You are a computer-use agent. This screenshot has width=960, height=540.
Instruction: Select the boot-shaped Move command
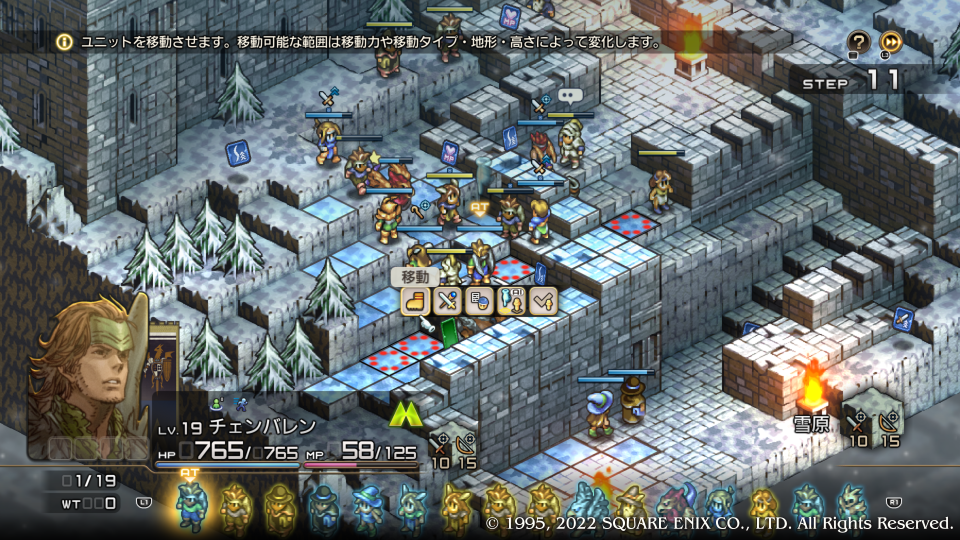click(416, 300)
